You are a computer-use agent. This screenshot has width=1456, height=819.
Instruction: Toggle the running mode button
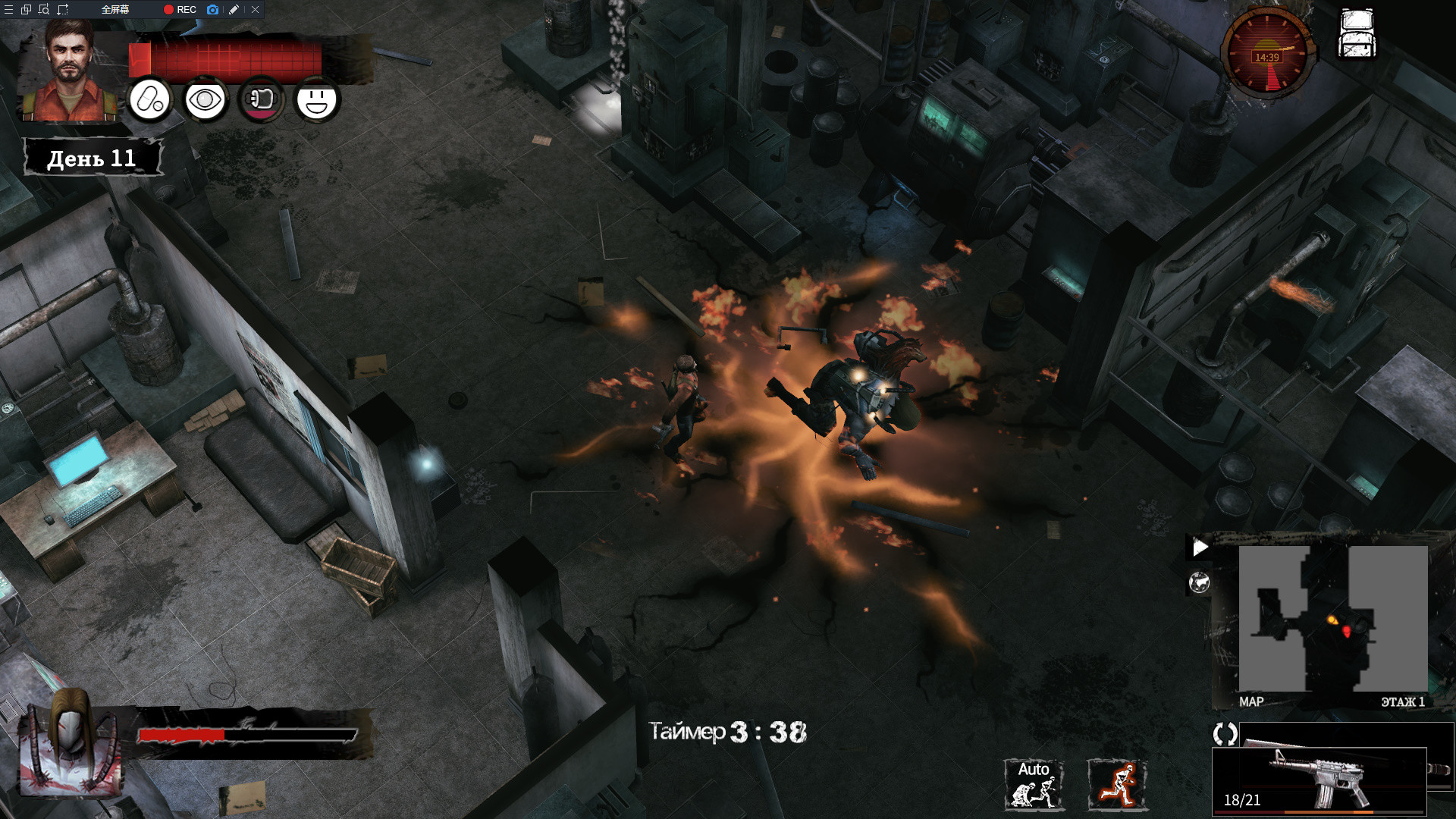click(1117, 784)
